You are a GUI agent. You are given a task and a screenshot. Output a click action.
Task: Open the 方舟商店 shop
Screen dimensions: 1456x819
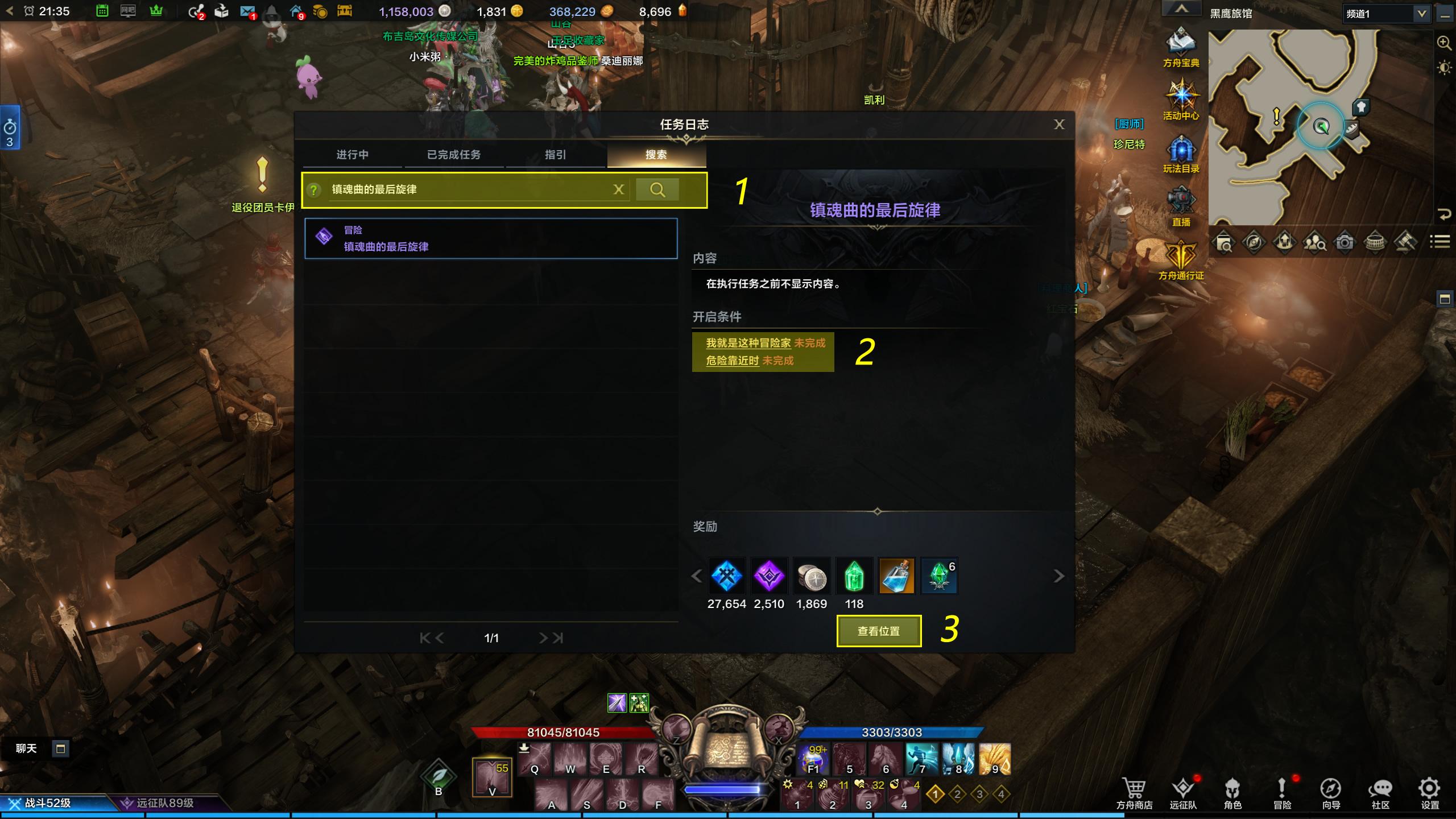click(x=1134, y=793)
